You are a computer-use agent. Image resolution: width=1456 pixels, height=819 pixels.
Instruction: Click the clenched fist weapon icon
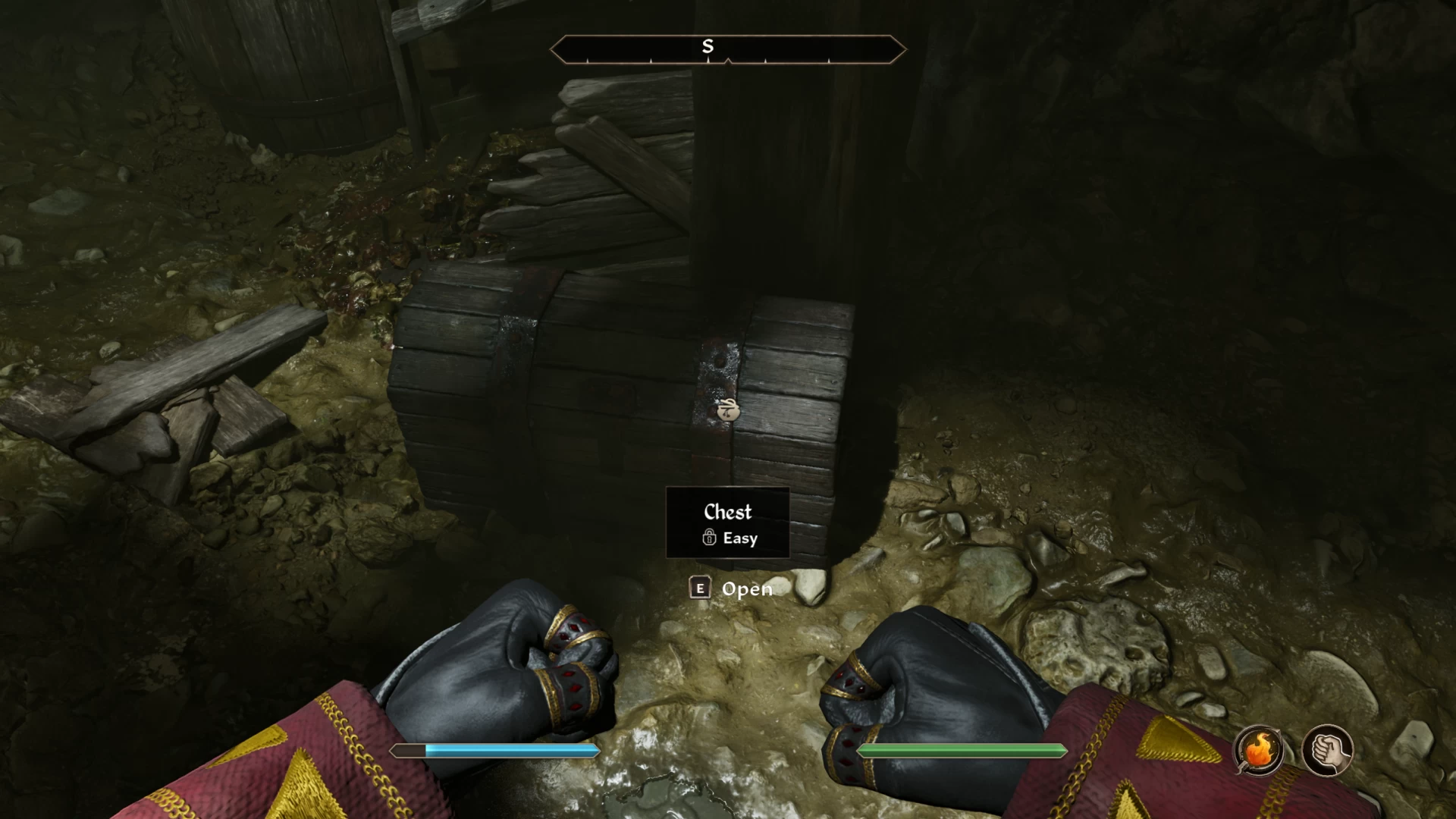1327,751
